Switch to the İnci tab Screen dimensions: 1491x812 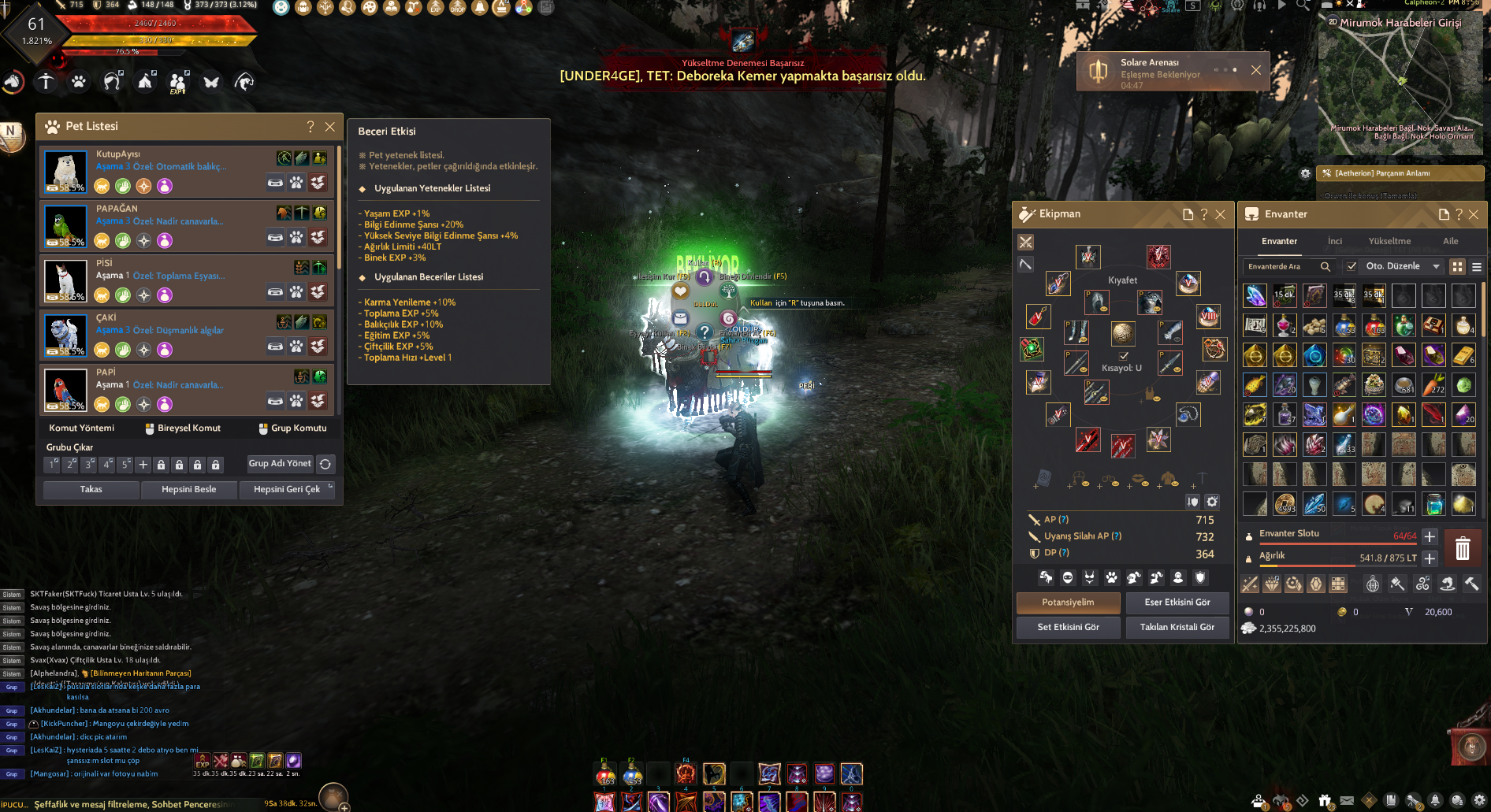tap(1335, 241)
